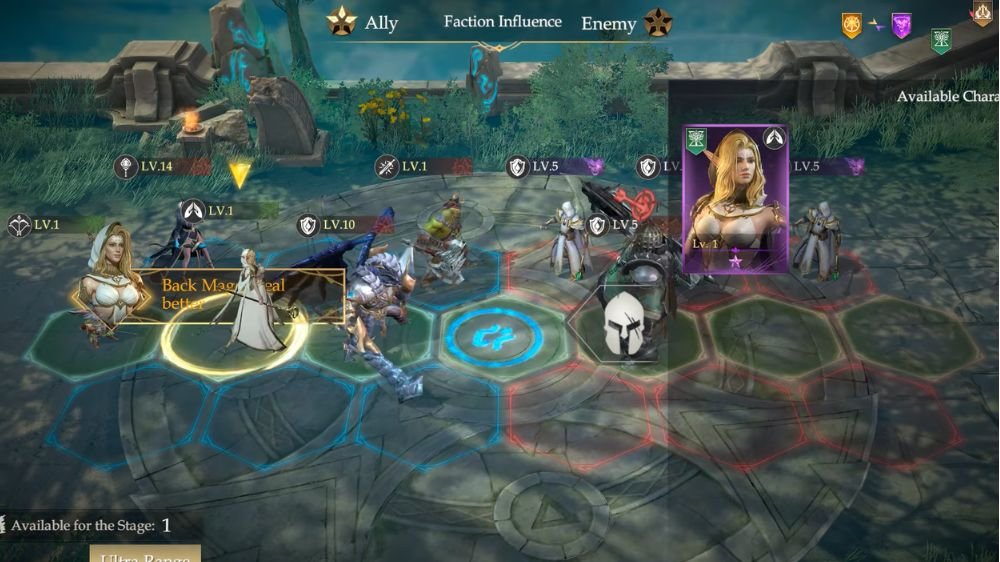Screen dimensions: 1000x562
Task: Tap the glowing blue swap hexagon
Action: (494, 335)
